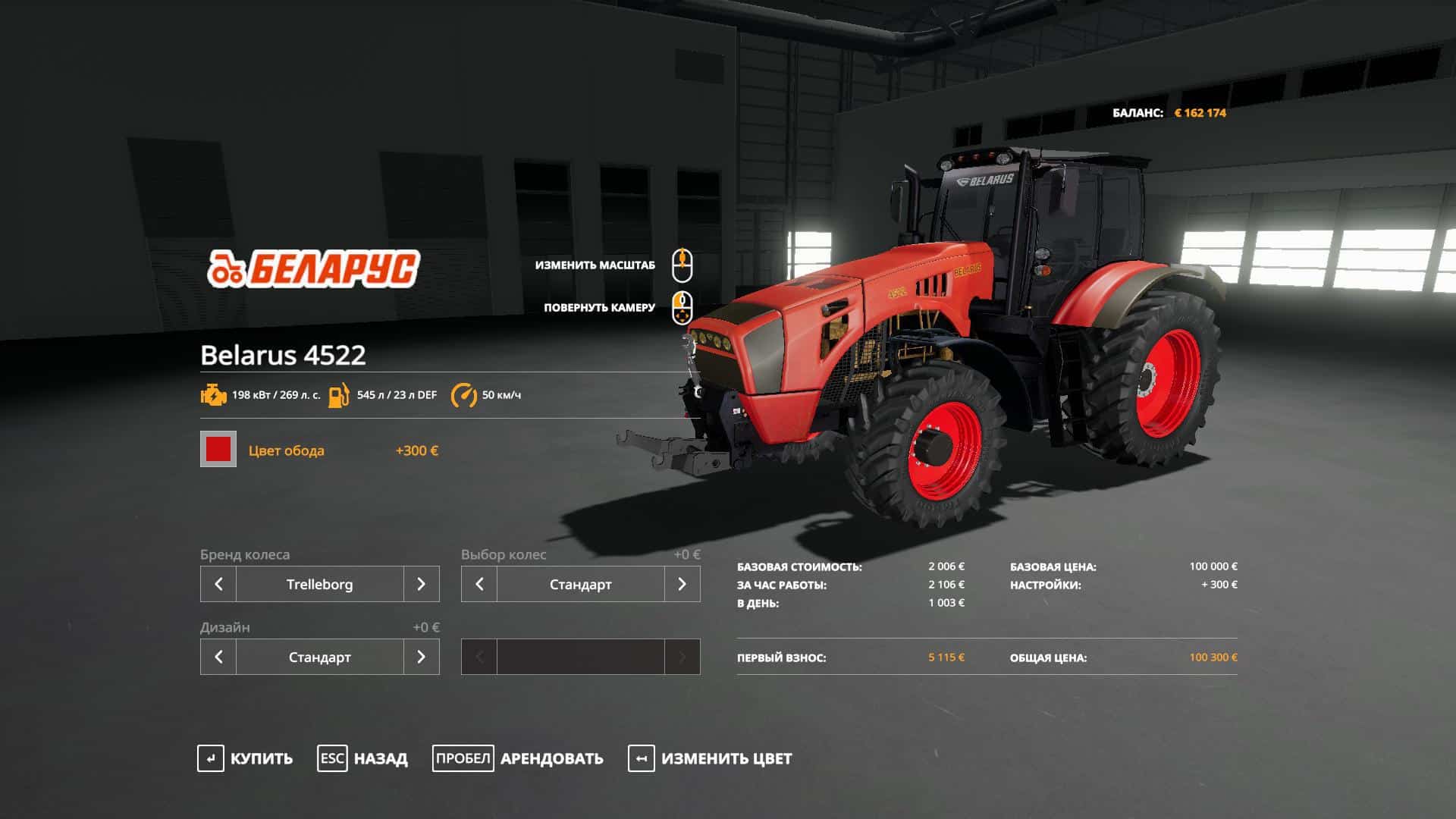Go back with the Назад button
The height and width of the screenshot is (819, 1456).
[x=362, y=758]
